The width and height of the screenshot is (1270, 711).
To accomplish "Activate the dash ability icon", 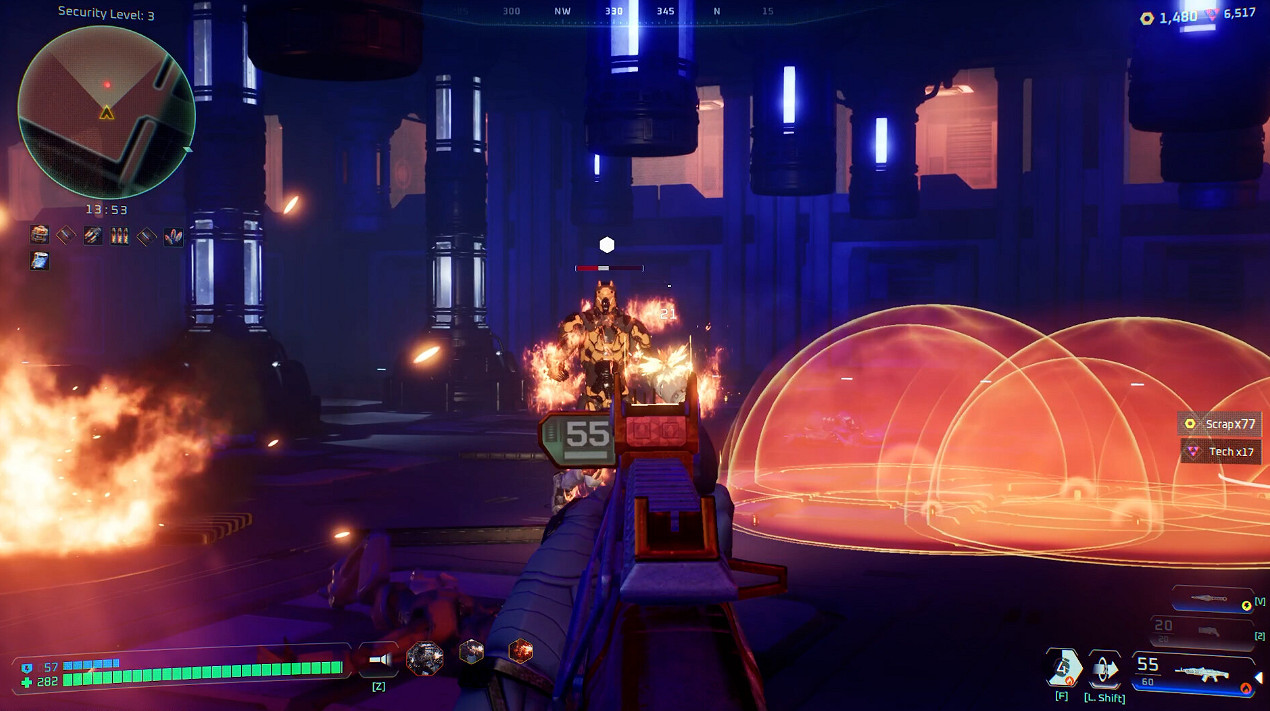I will click(1104, 667).
